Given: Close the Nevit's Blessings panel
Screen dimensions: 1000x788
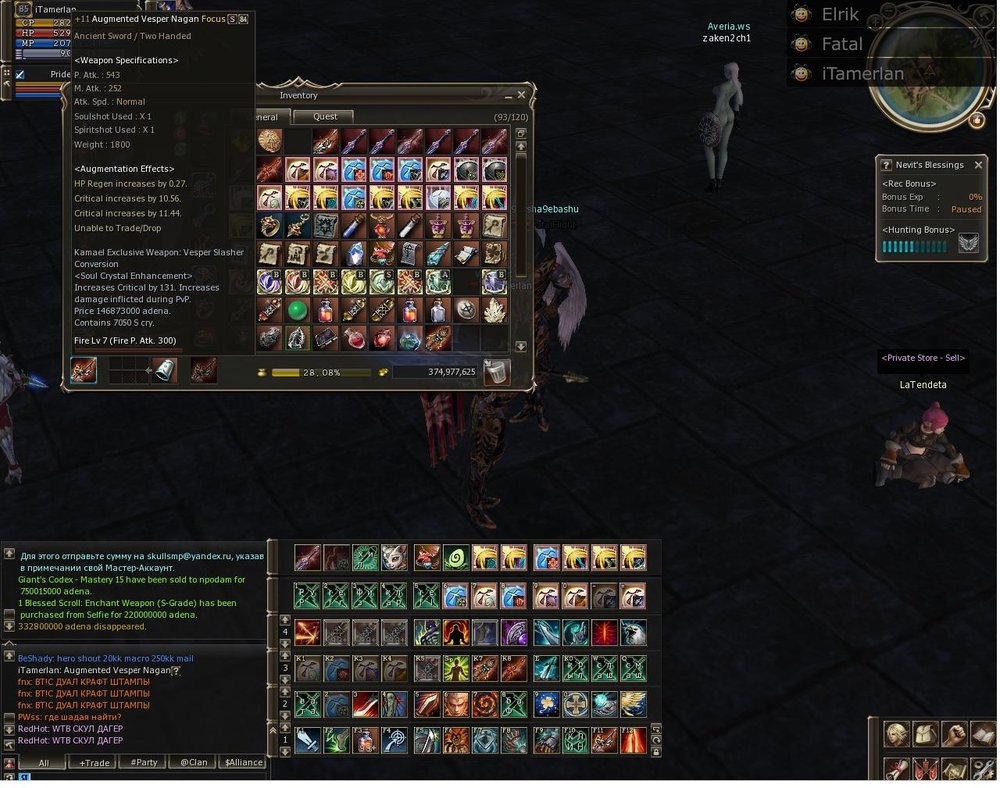Looking at the screenshot, I should pyautogui.click(x=978, y=165).
